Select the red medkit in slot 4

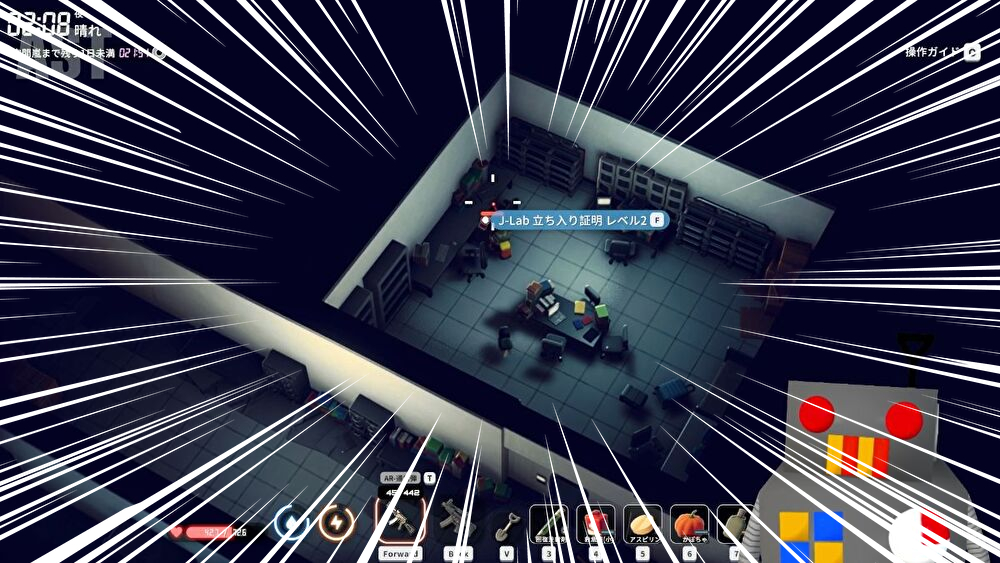click(595, 522)
